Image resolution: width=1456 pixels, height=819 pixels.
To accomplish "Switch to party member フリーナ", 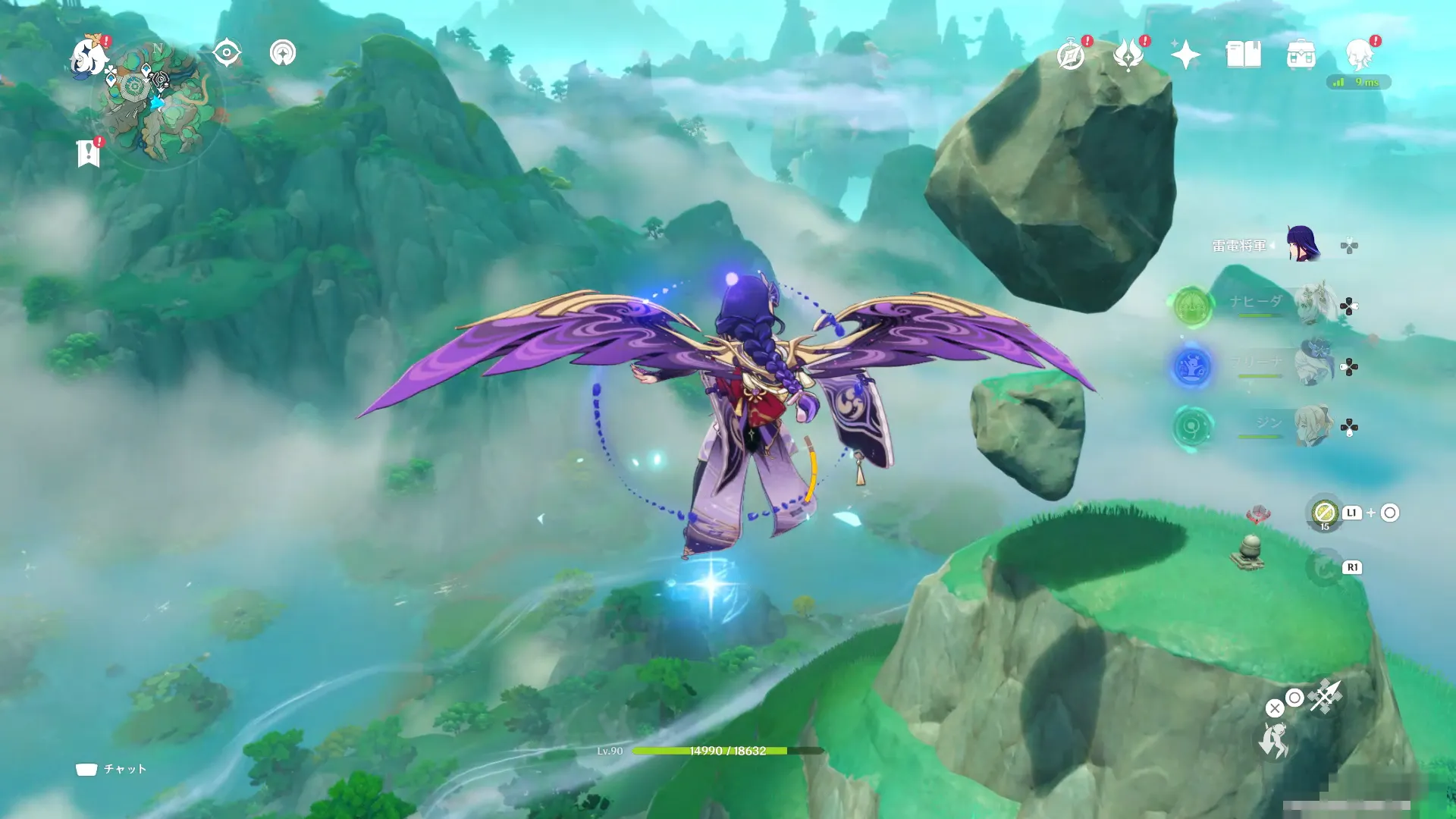I will coord(1313,366).
